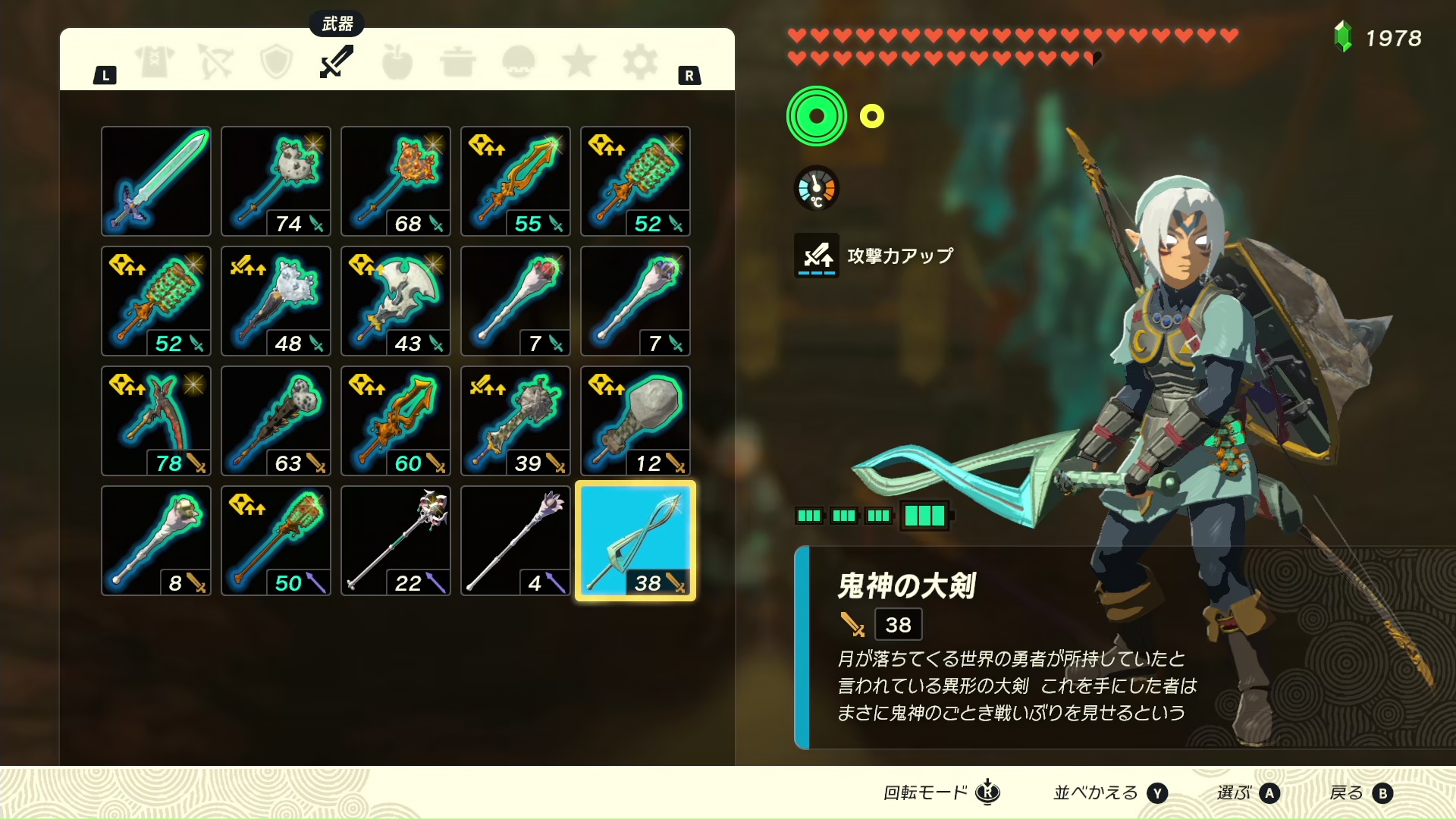Select the weapon slot showing 68 attack
Viewport: 1456px width, 819px height.
point(396,181)
